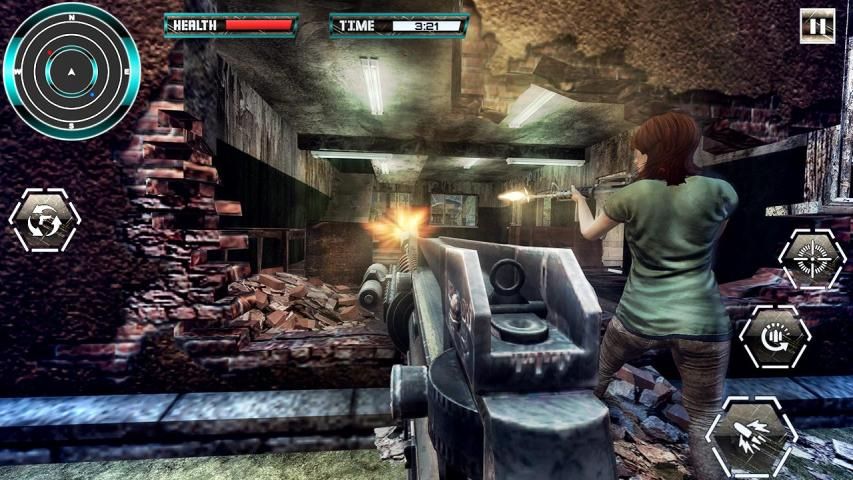Switch weapon with the swap-arrows icon

pyautogui.click(x=44, y=220)
